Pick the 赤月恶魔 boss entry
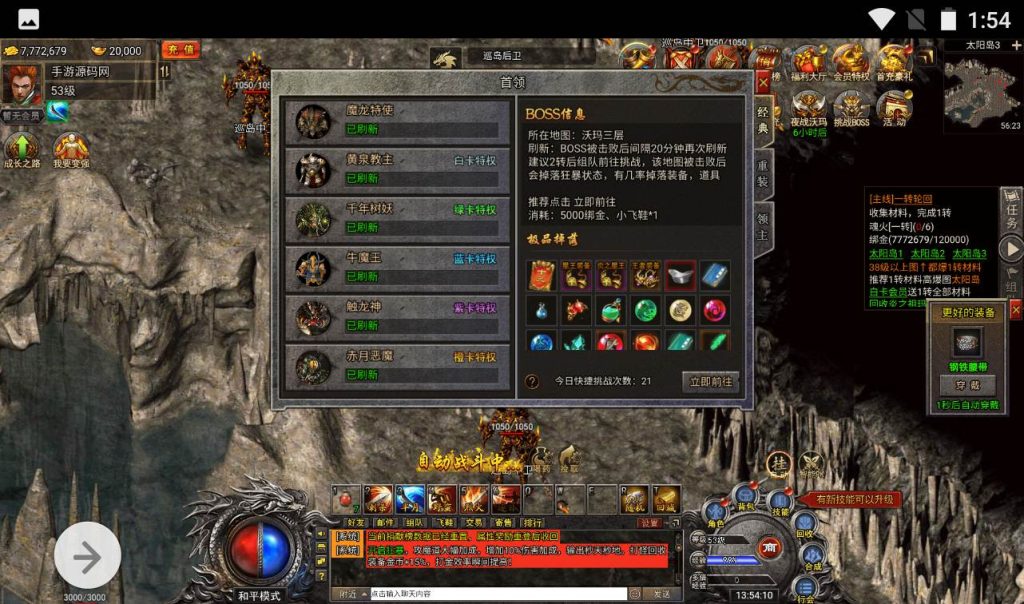Screen dimensions: 1024x604 (391, 366)
